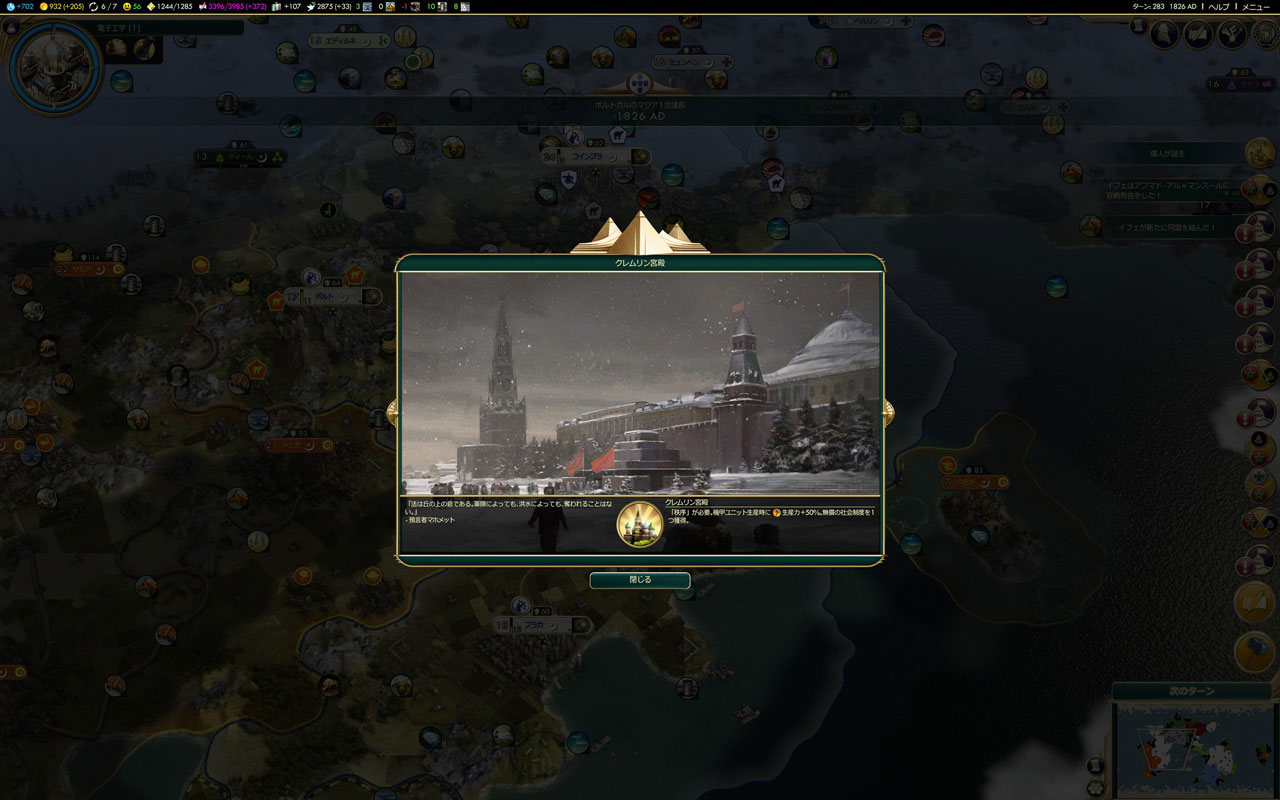Select the book and quill notification
Screen dimensions: 1280x800
(1254, 602)
